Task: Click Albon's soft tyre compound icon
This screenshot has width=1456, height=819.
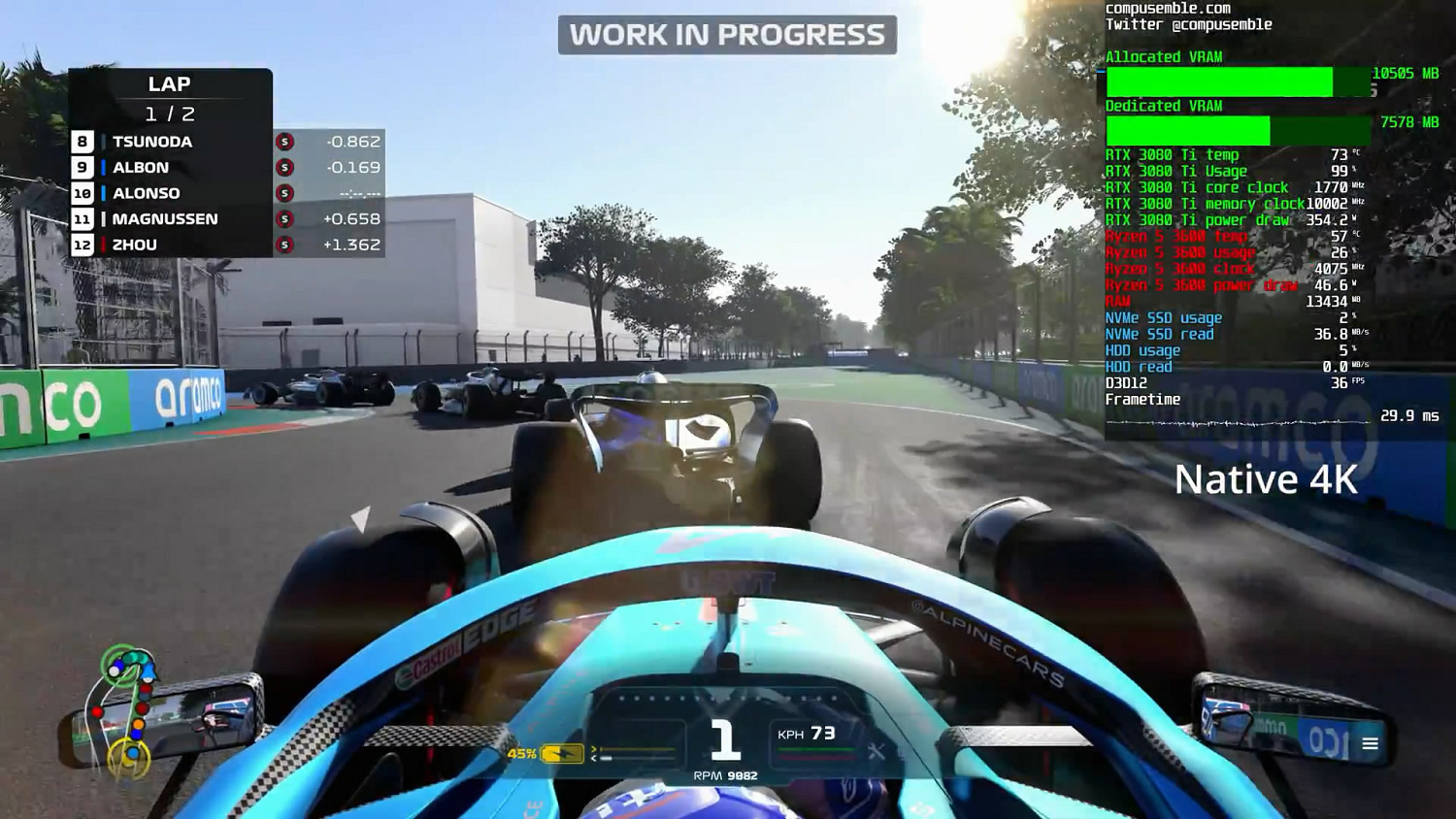Action: [x=284, y=167]
